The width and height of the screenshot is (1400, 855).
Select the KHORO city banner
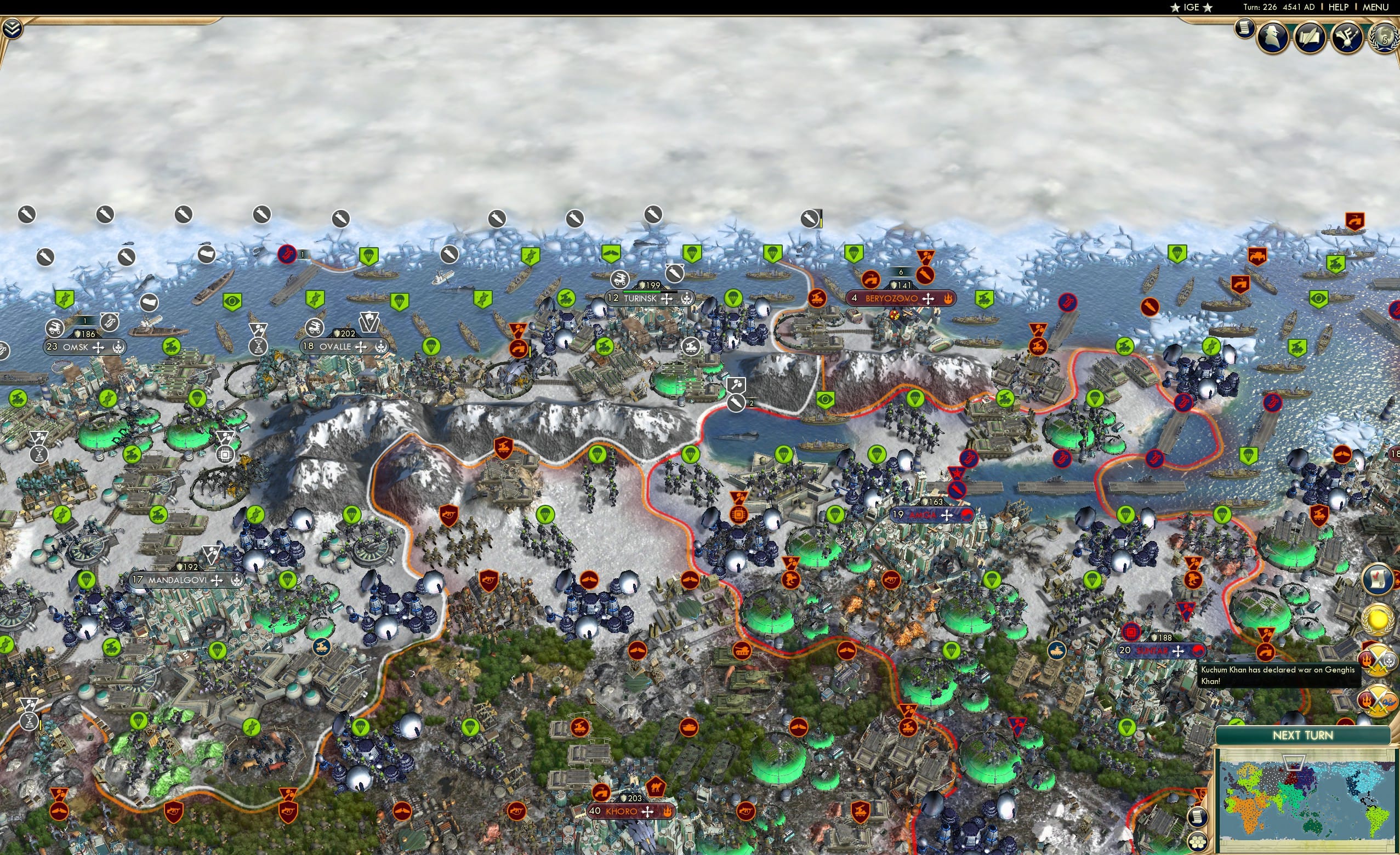(622, 811)
